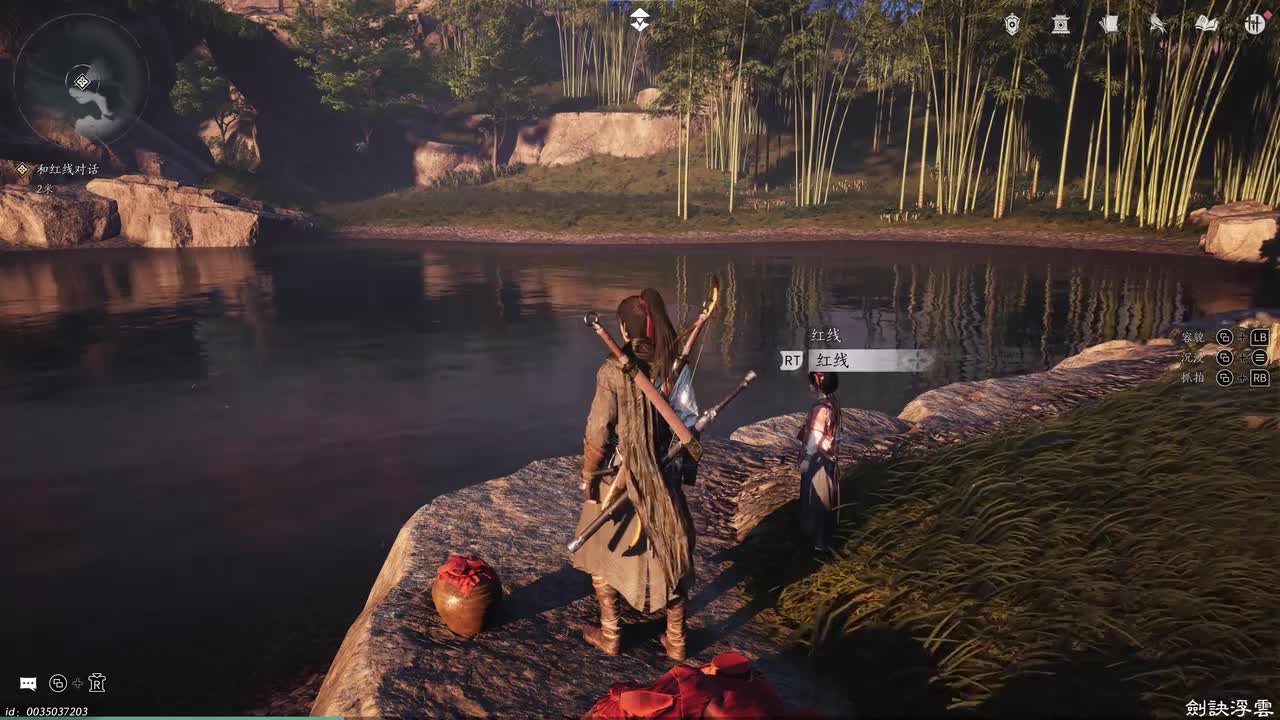Viewport: 1280px width, 720px height.
Task: Open the chat speech bubble
Action: click(28, 684)
